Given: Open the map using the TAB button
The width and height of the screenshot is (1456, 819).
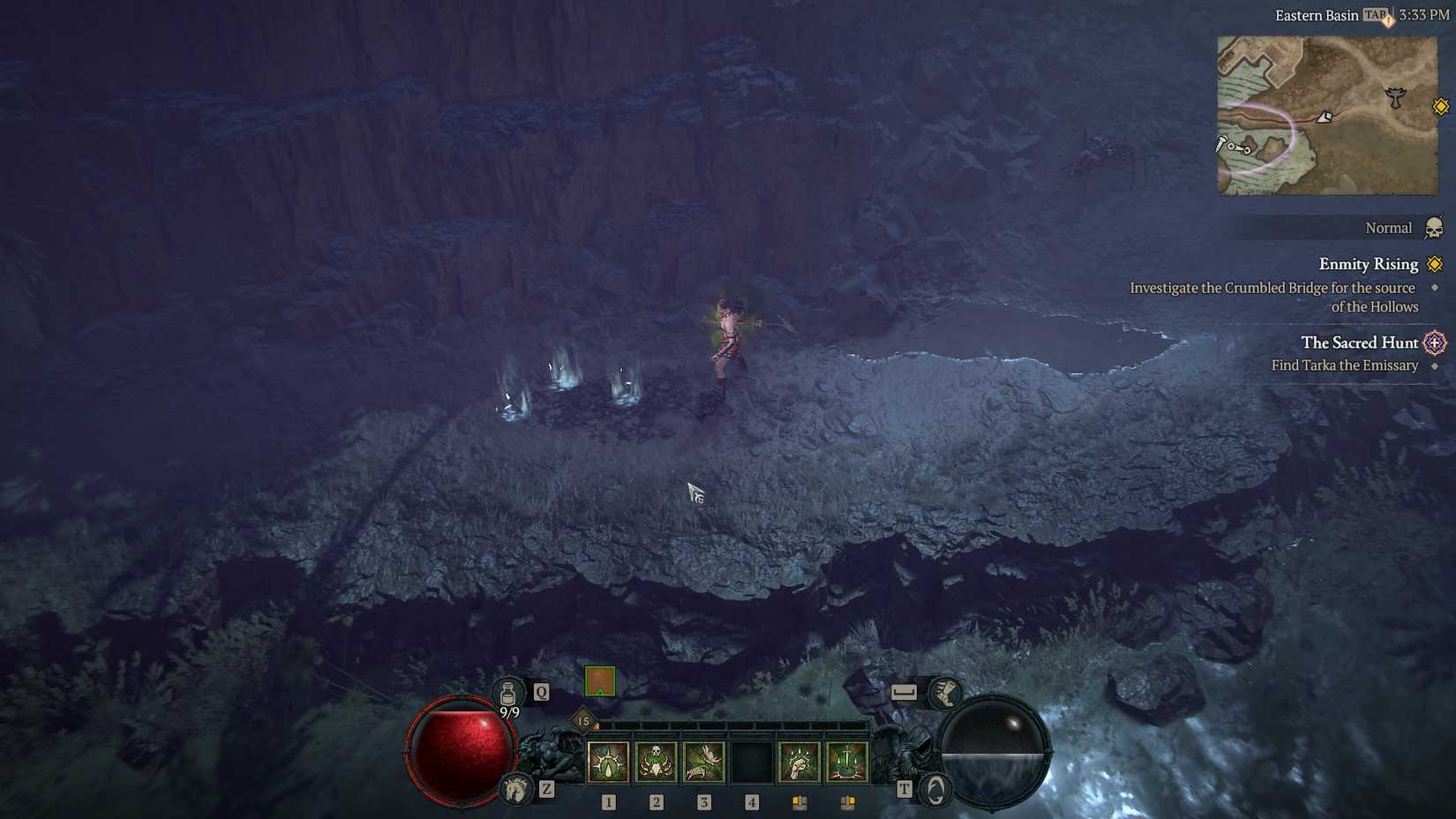Looking at the screenshot, I should 1375,15.
